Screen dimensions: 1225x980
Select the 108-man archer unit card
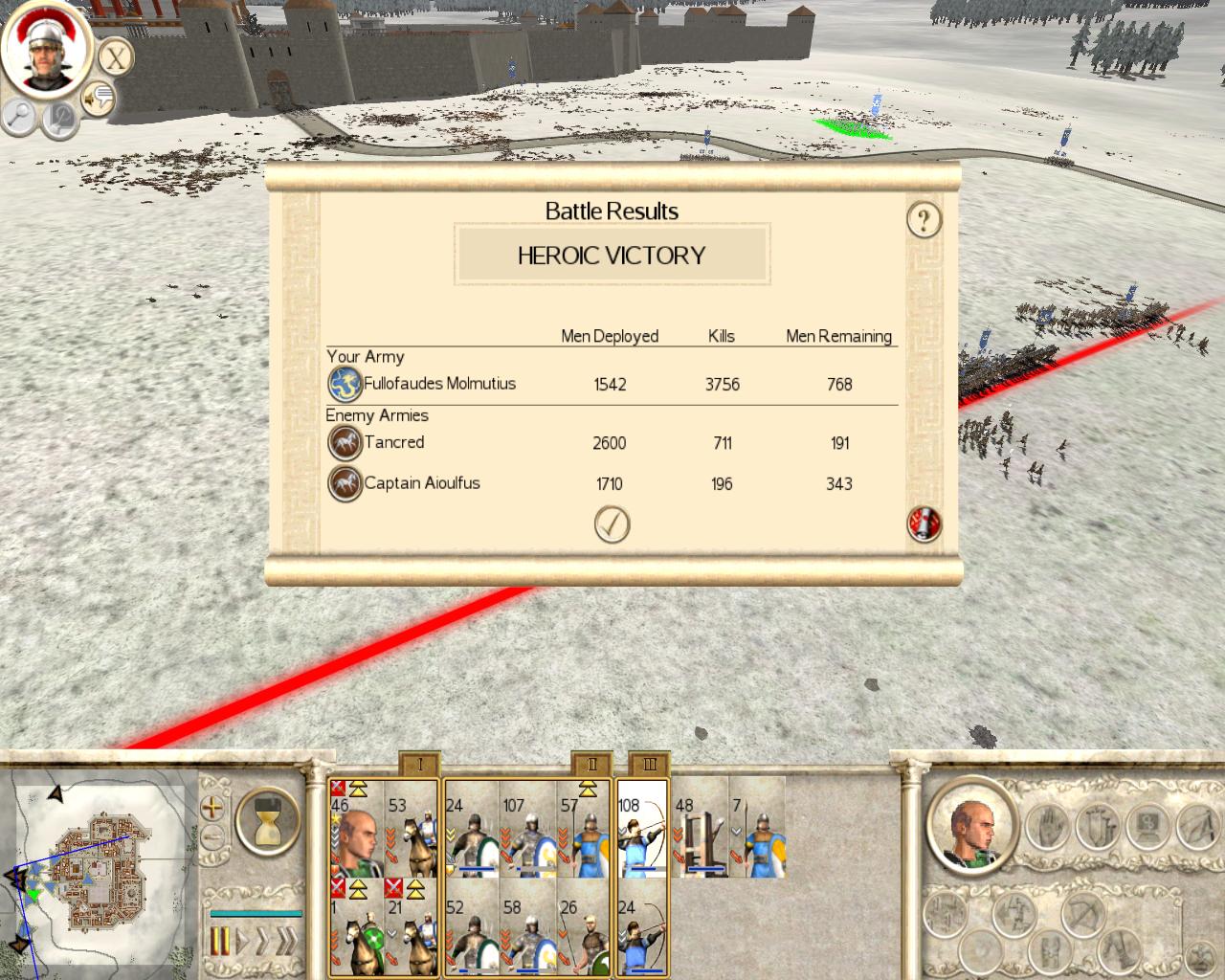(641, 828)
